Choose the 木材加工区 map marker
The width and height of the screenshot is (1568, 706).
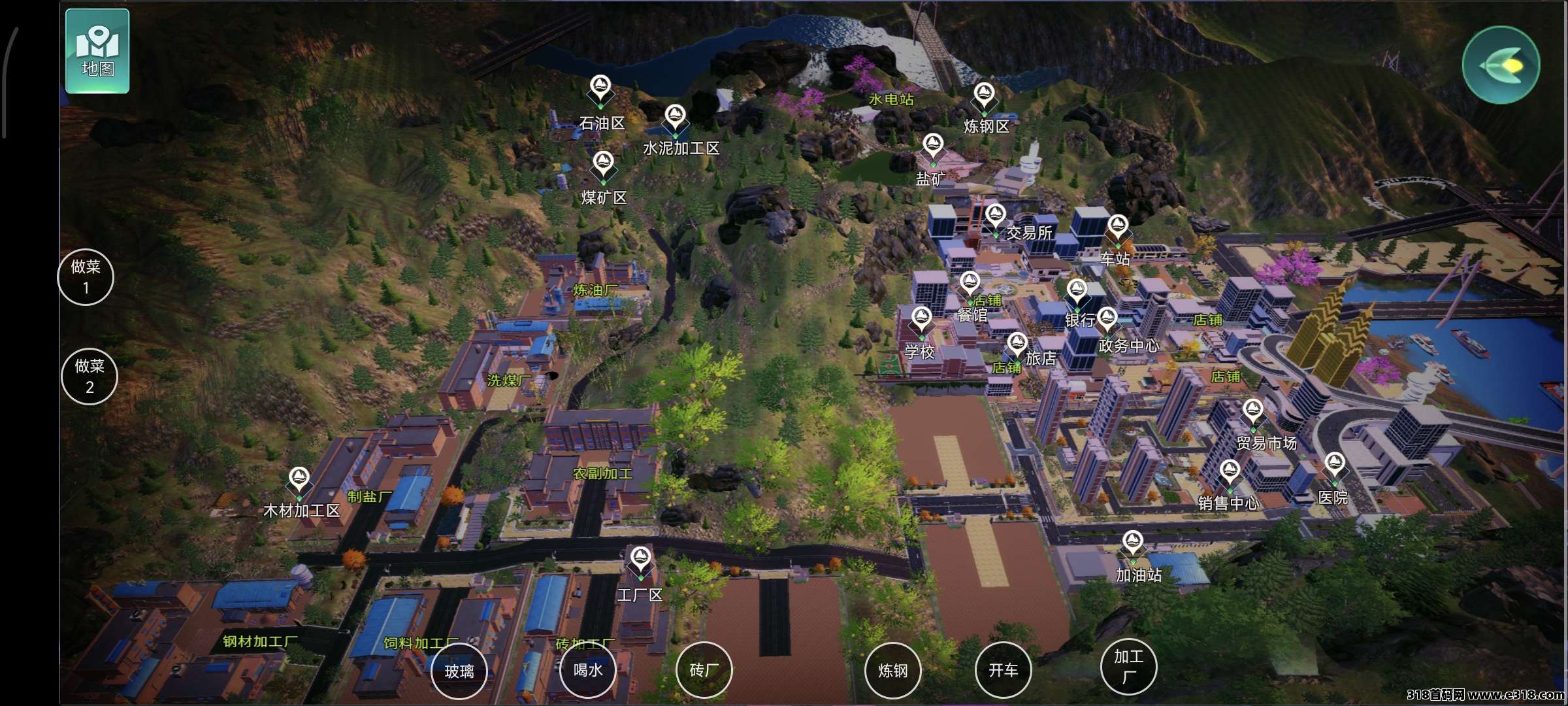coord(299,480)
